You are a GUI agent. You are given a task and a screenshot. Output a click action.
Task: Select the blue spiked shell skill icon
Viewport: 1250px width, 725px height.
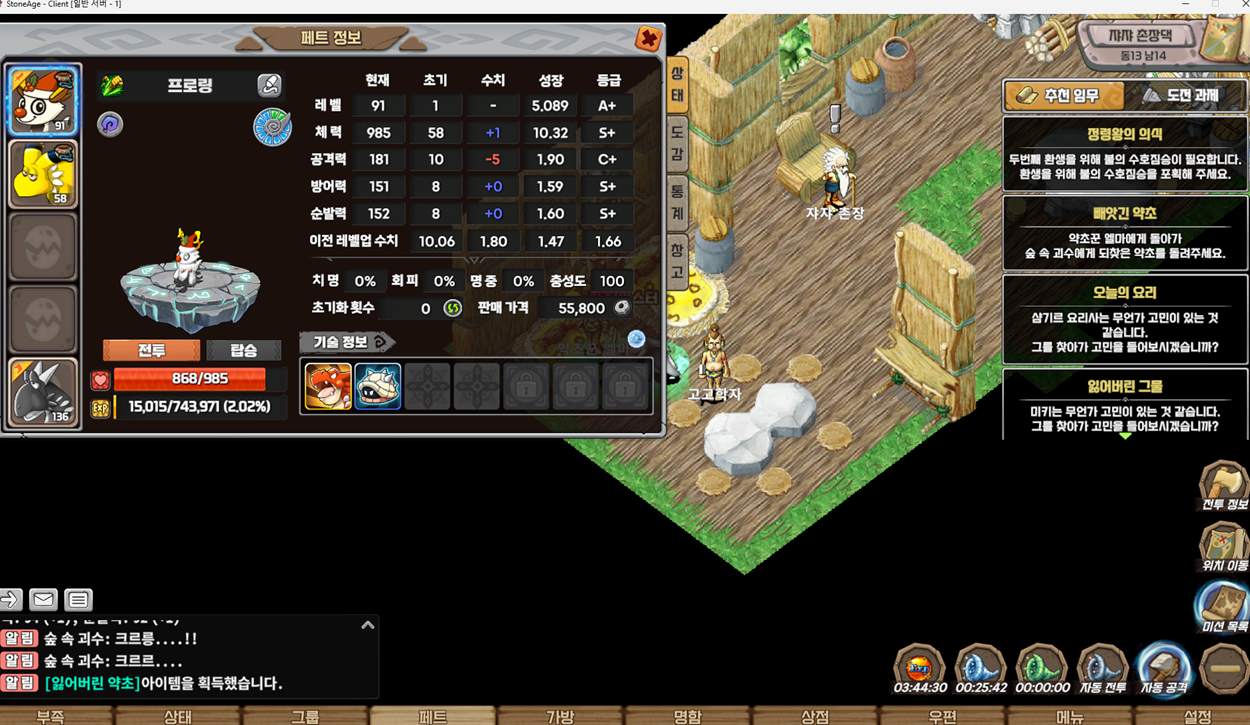378,386
